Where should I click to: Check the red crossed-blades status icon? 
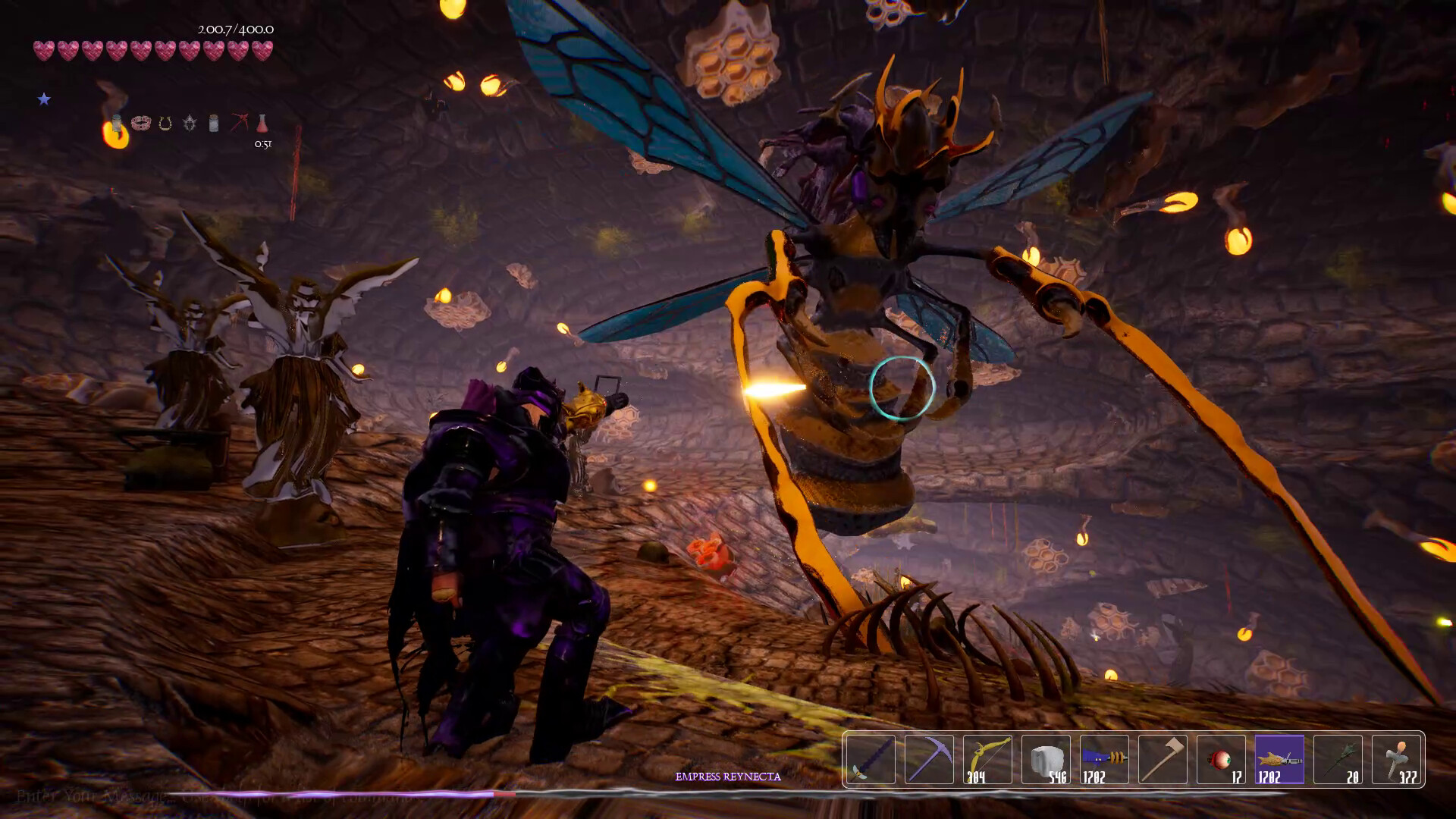coord(239,123)
